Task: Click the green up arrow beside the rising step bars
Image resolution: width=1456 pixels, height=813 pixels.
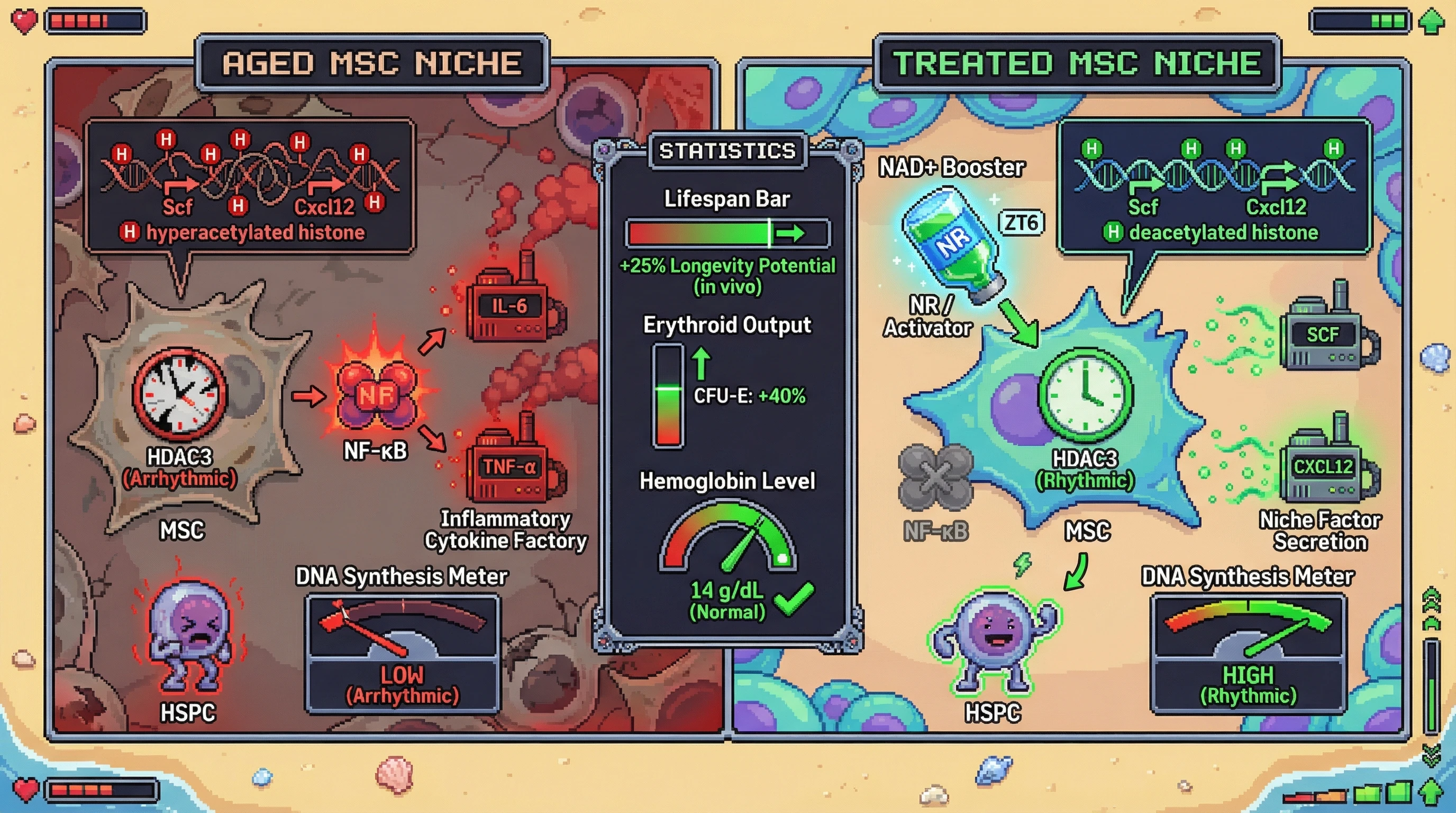Action: tap(1431, 791)
